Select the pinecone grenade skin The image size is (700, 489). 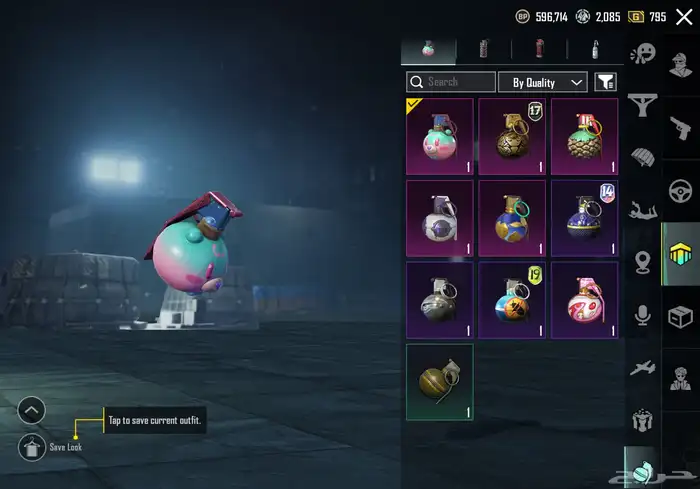click(585, 136)
